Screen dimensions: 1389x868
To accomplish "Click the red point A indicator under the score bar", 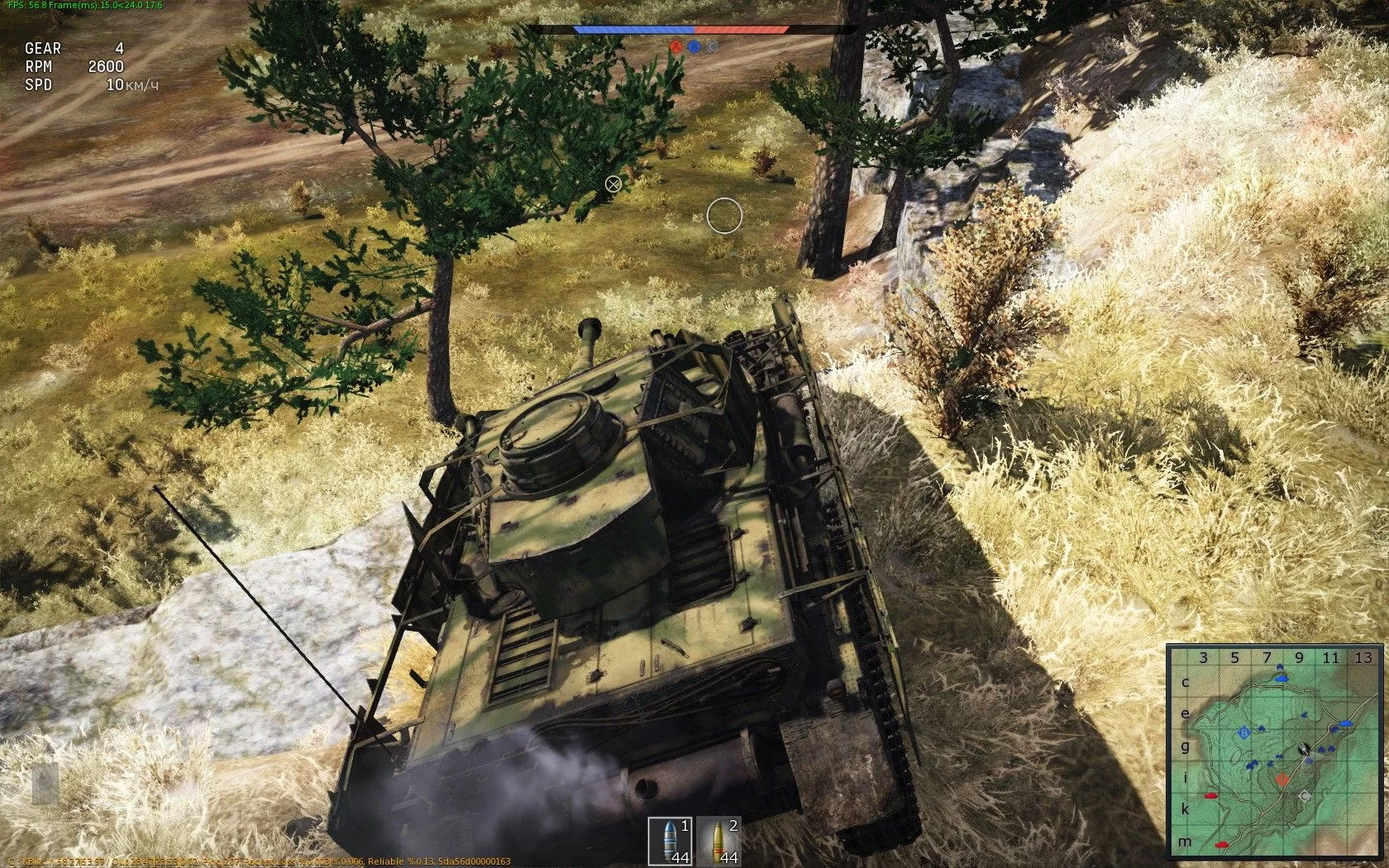I will click(675, 47).
